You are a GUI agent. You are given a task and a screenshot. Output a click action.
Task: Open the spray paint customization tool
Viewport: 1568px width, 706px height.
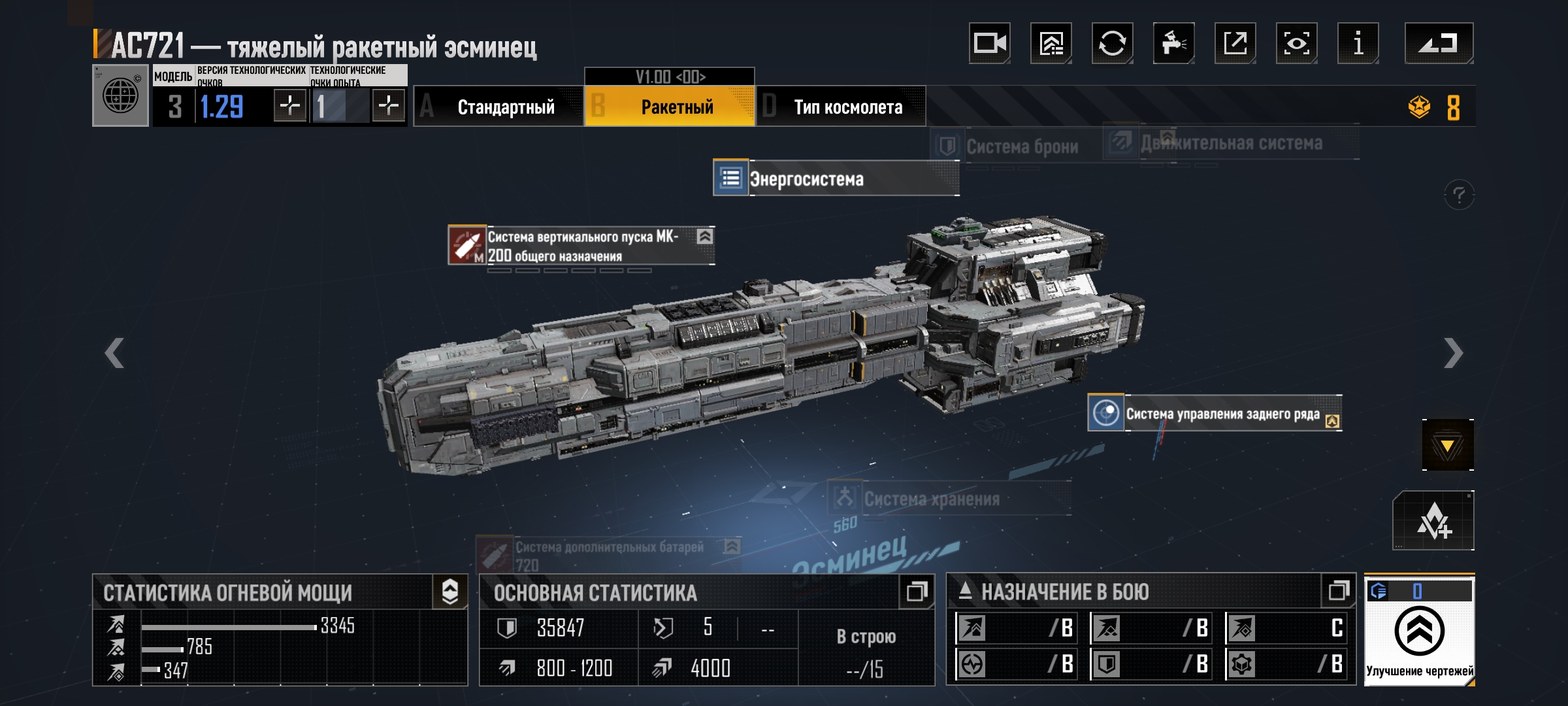[1173, 44]
